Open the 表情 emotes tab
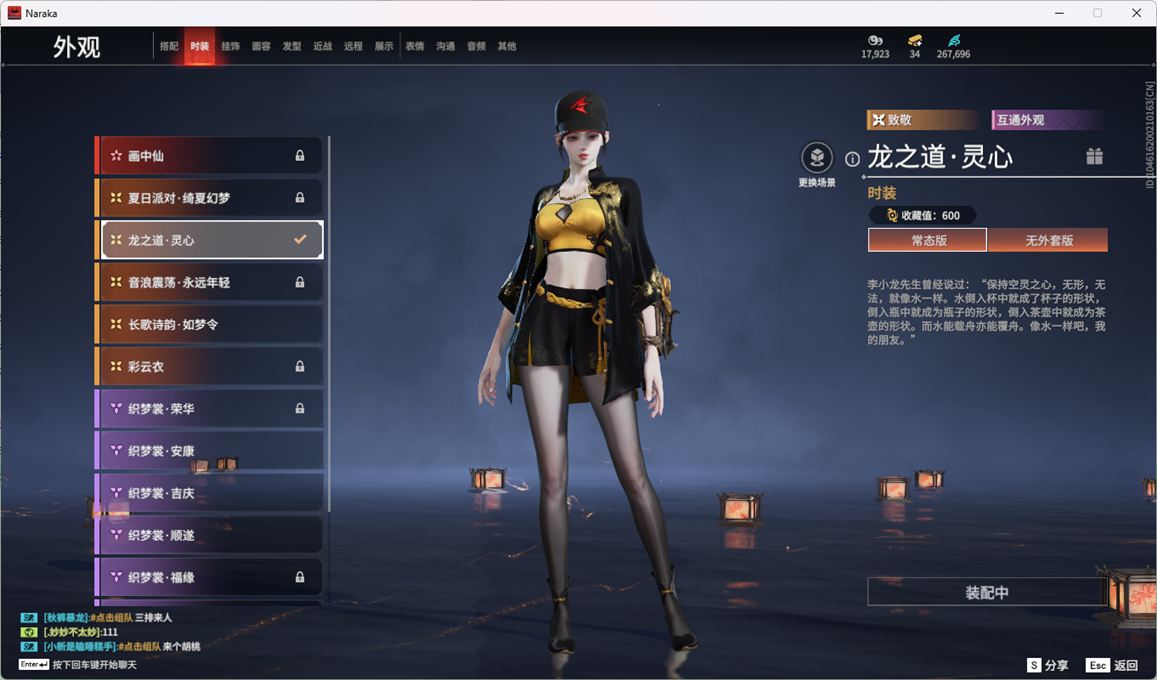The height and width of the screenshot is (680, 1157). click(415, 46)
